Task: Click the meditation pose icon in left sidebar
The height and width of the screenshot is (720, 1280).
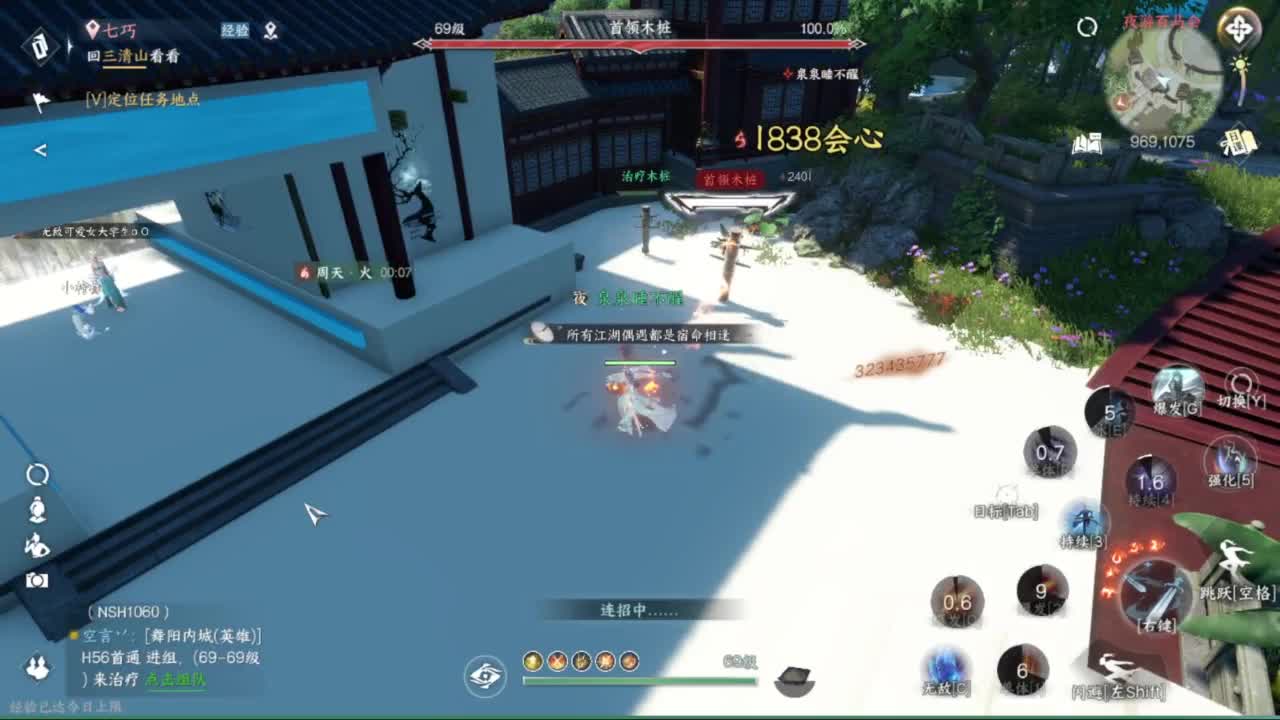Action: (37, 510)
